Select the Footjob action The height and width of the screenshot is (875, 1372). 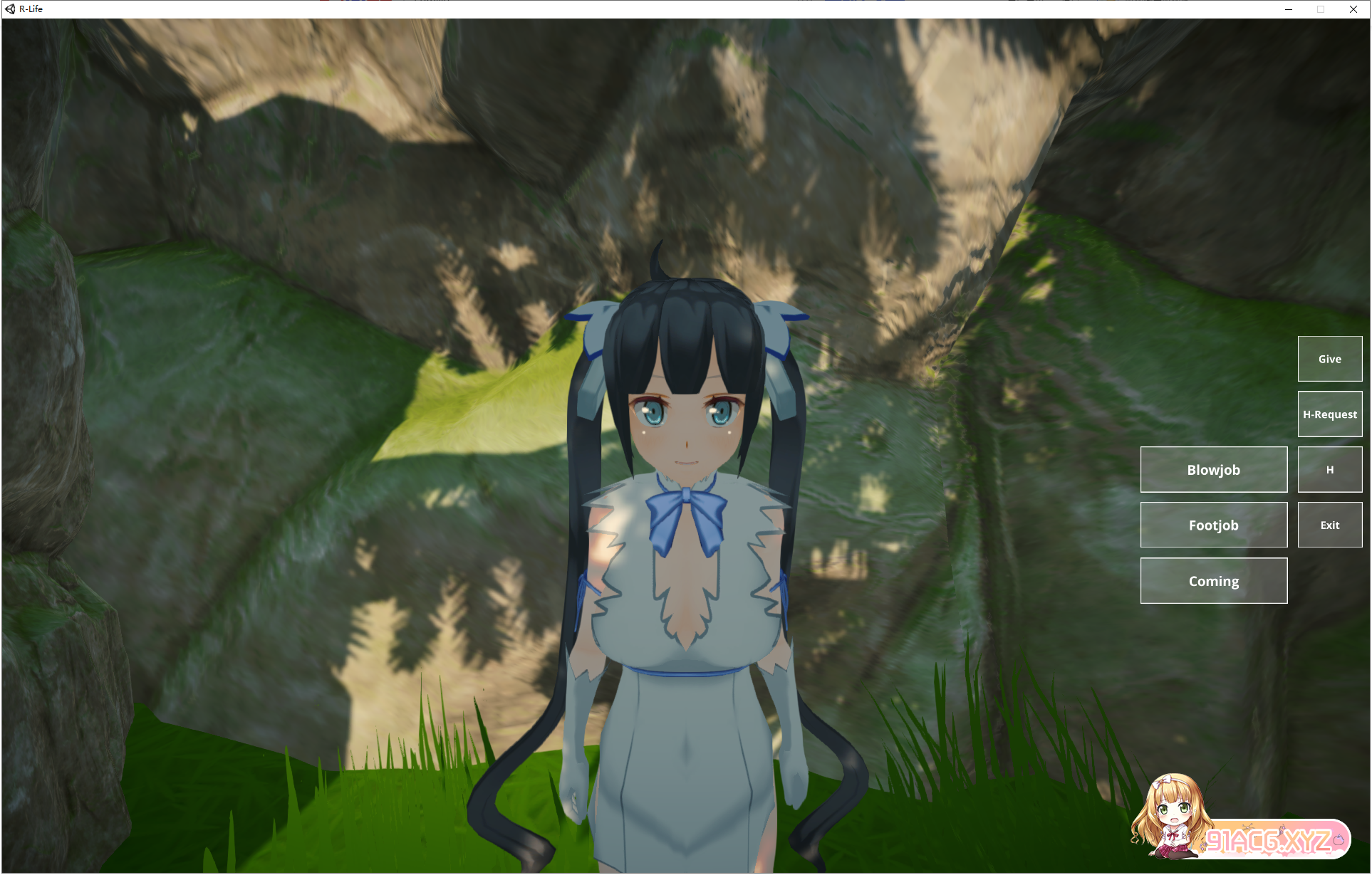point(1213,525)
